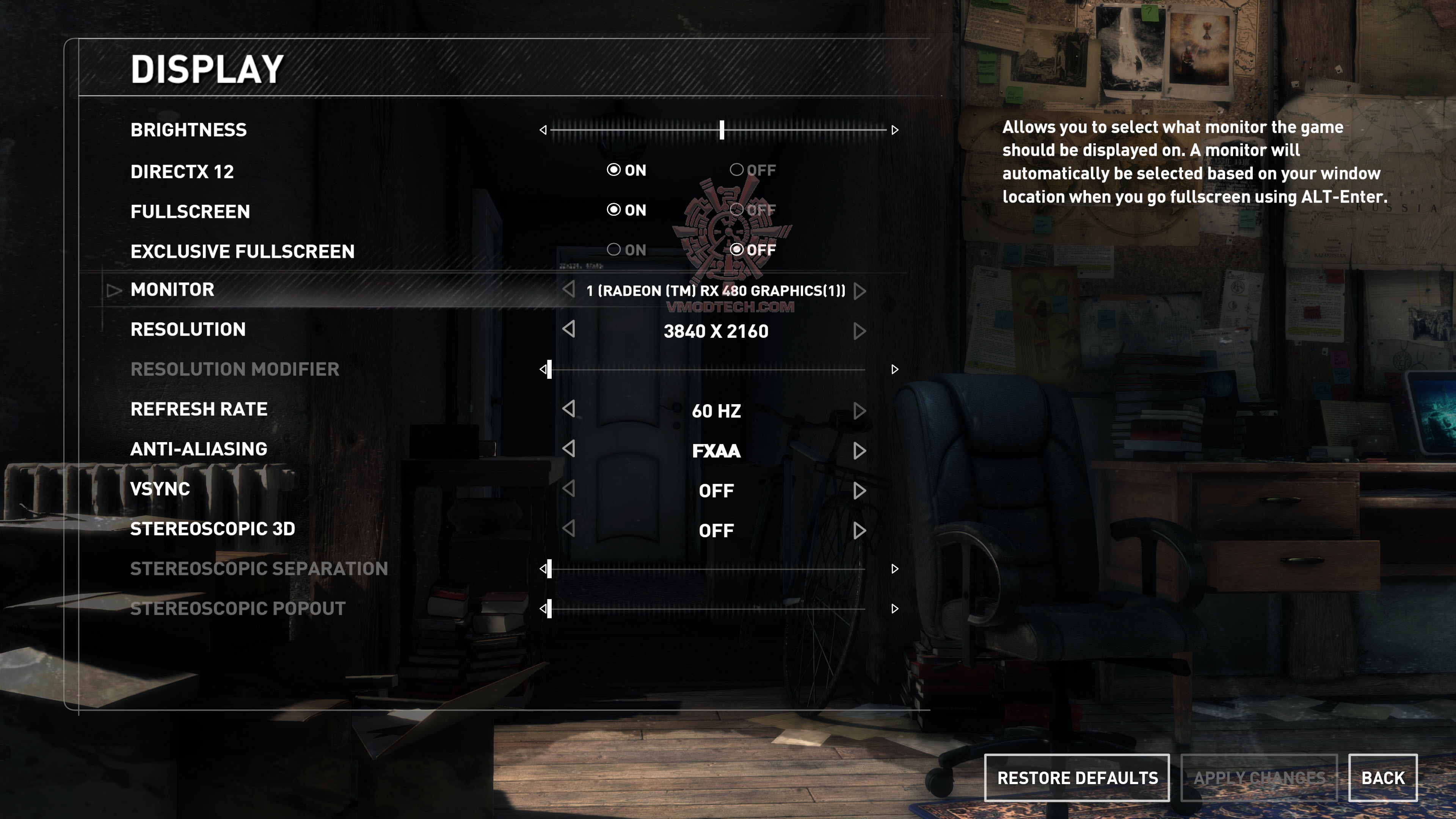1456x819 pixels.
Task: Click the Brightness slider handle
Action: [722, 130]
